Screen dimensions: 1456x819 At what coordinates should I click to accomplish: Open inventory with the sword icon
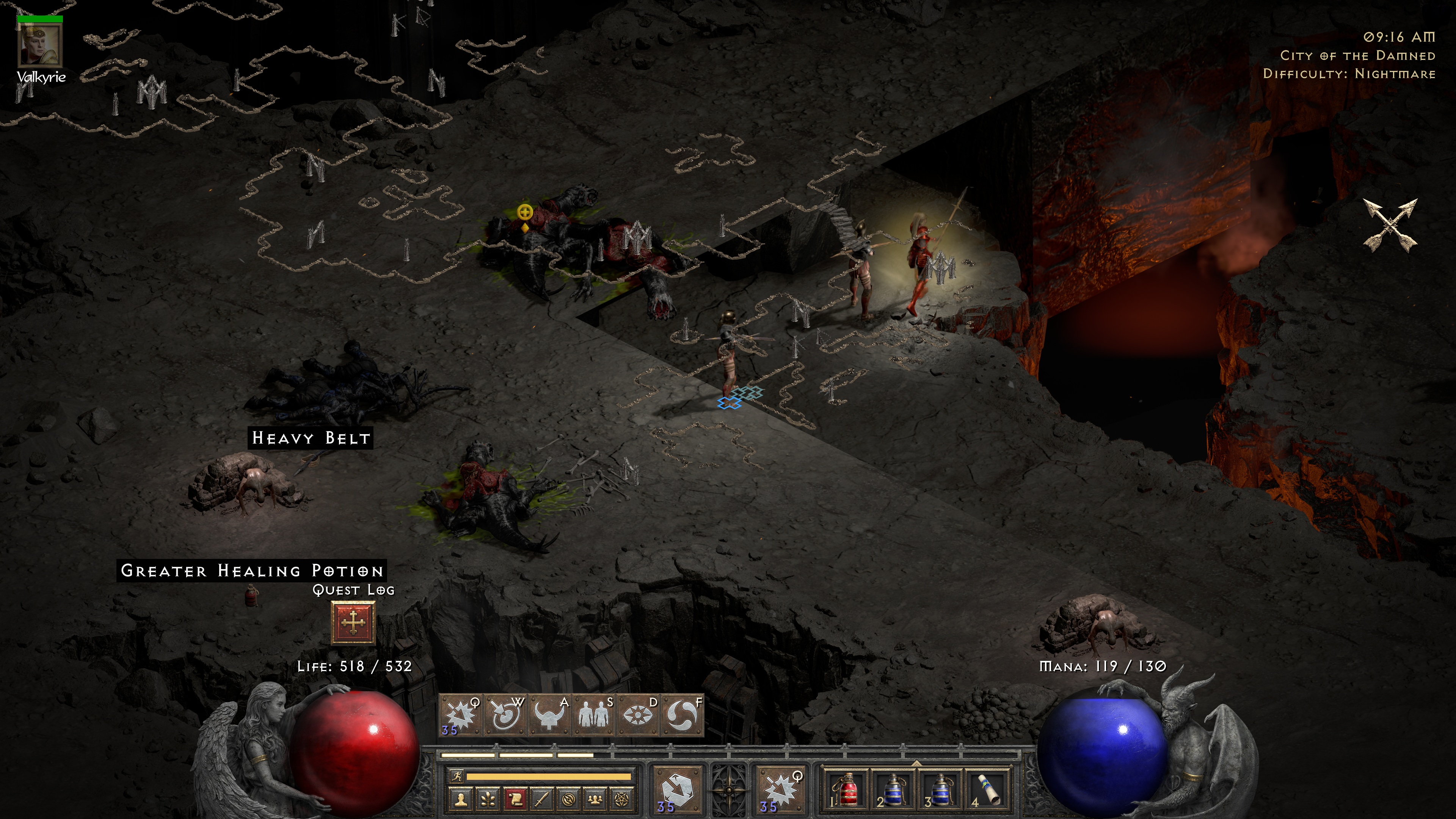click(542, 799)
